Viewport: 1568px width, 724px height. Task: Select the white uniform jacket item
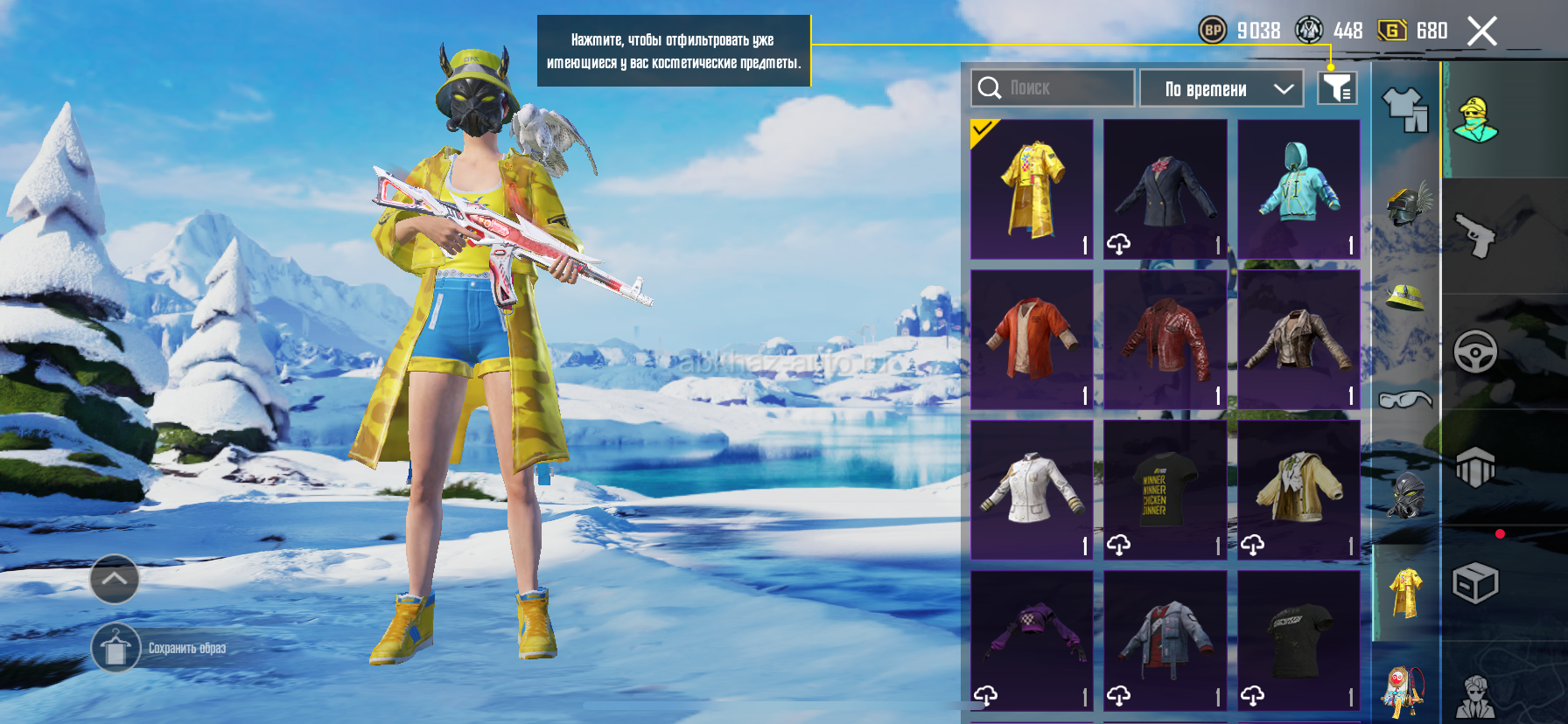tap(1032, 490)
